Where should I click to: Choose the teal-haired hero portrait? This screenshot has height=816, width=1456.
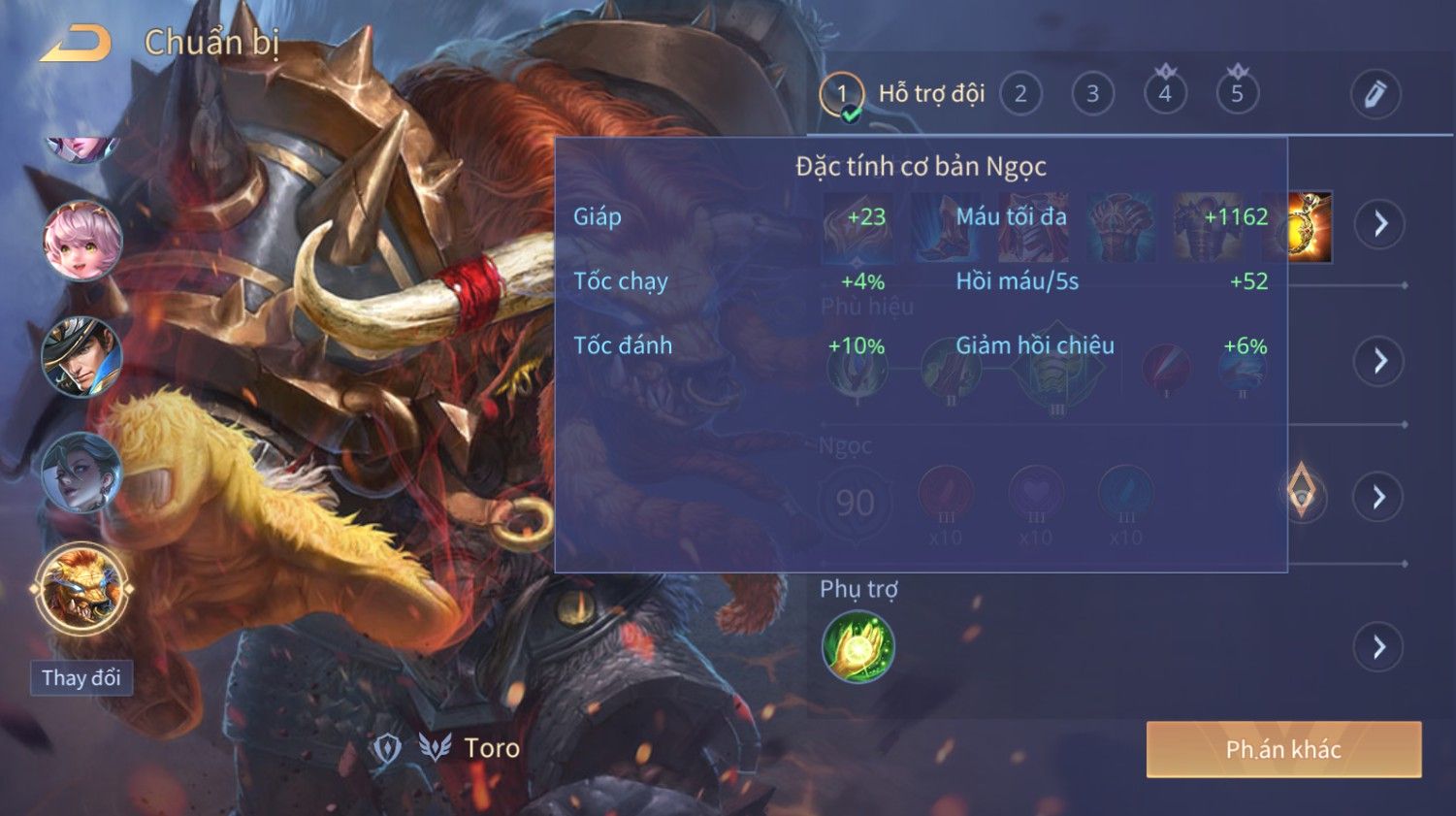click(82, 473)
